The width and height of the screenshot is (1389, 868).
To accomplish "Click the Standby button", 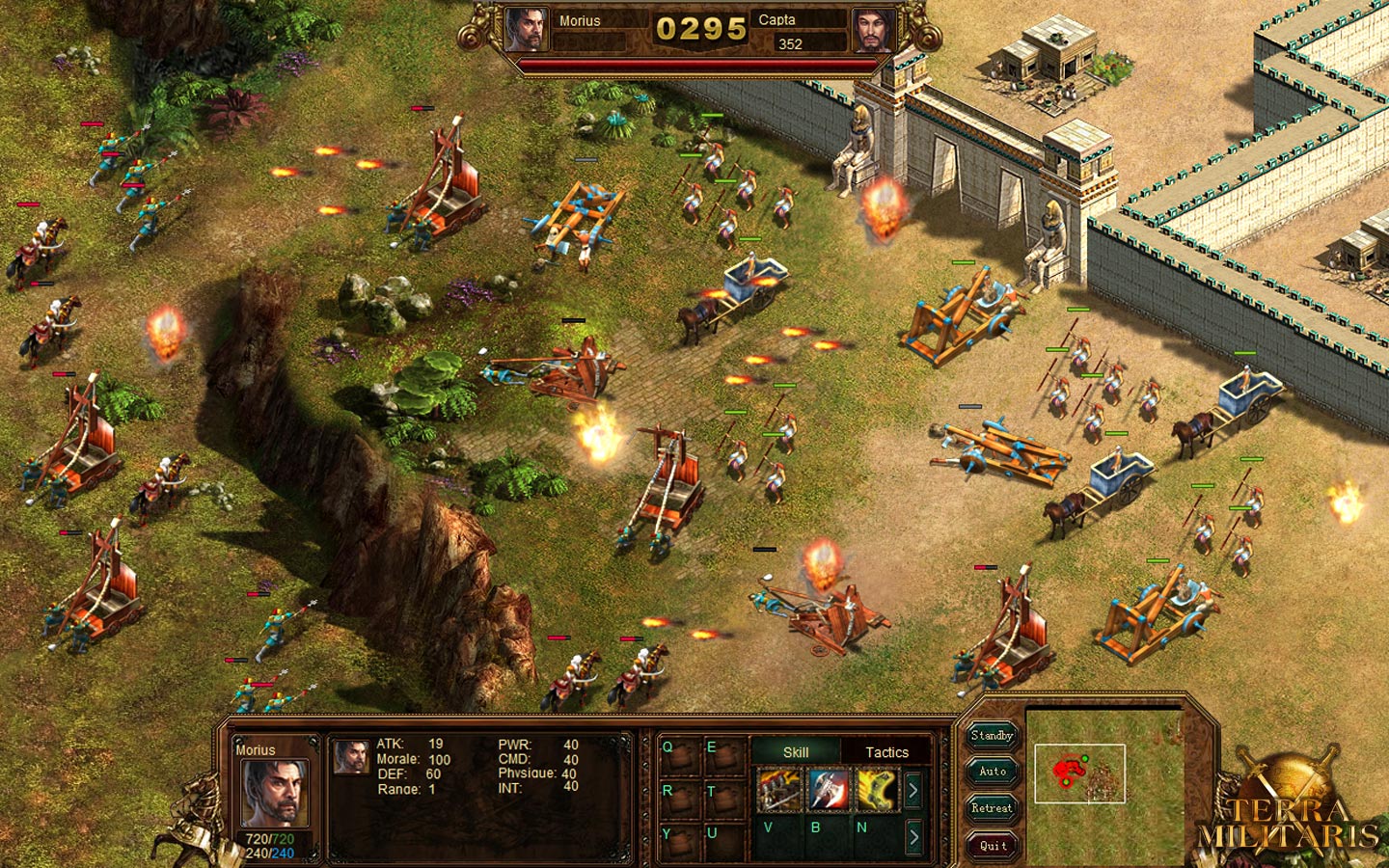I will [x=992, y=736].
